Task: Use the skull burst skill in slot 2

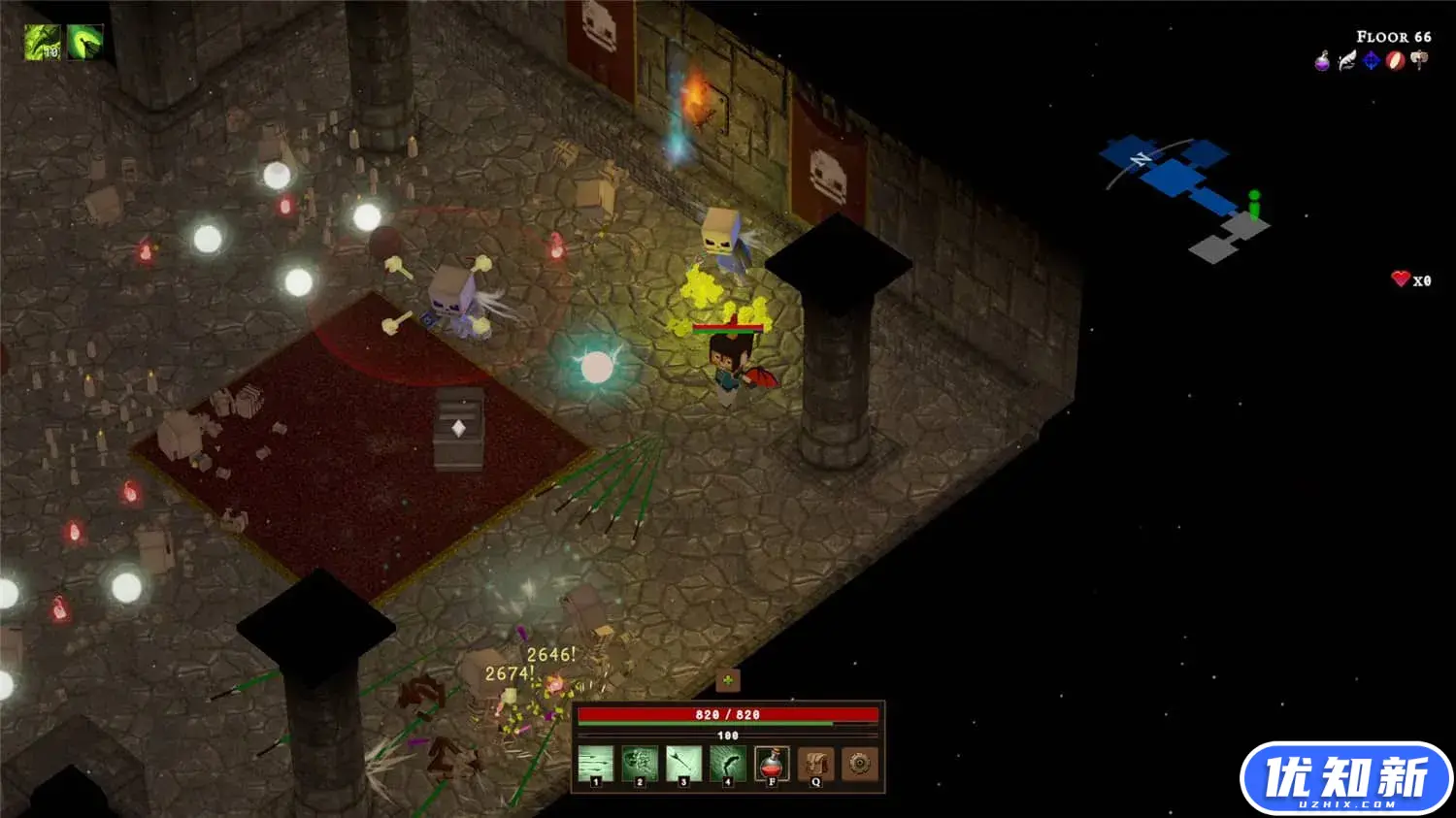Action: 640,763
